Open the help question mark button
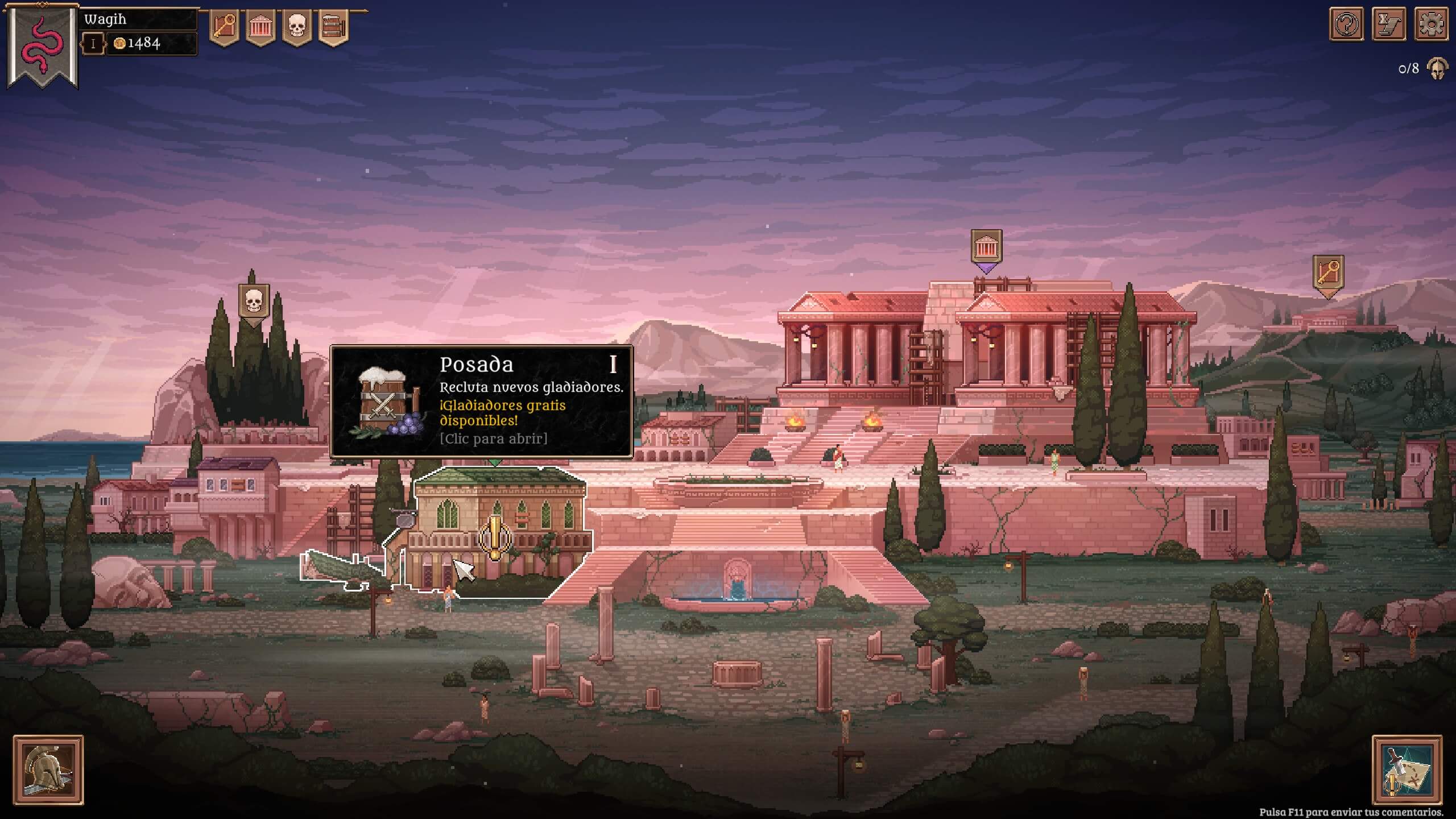Viewport: 1456px width, 819px height. click(x=1346, y=24)
